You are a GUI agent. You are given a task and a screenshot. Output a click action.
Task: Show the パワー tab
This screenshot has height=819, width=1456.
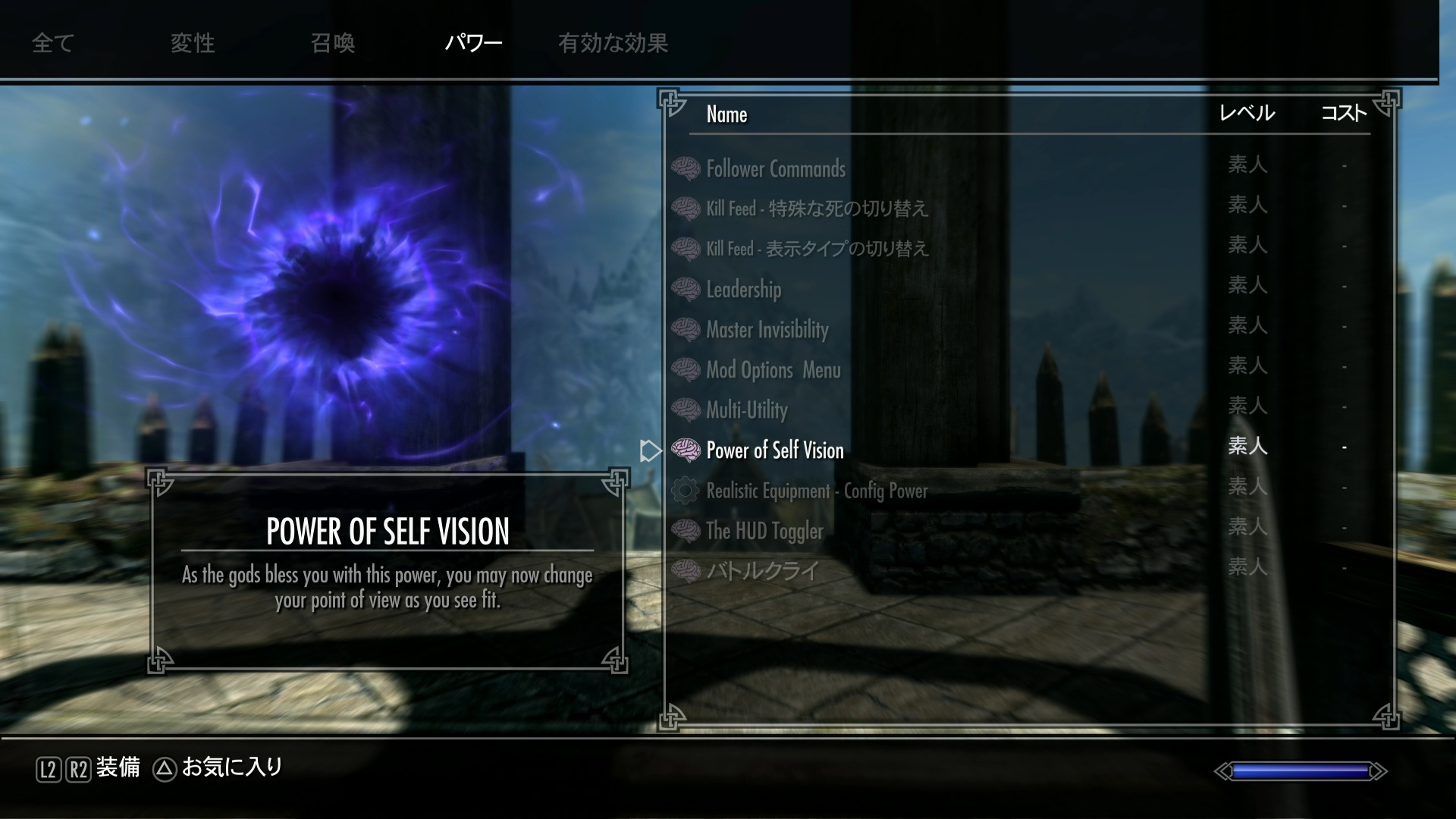pos(473,43)
